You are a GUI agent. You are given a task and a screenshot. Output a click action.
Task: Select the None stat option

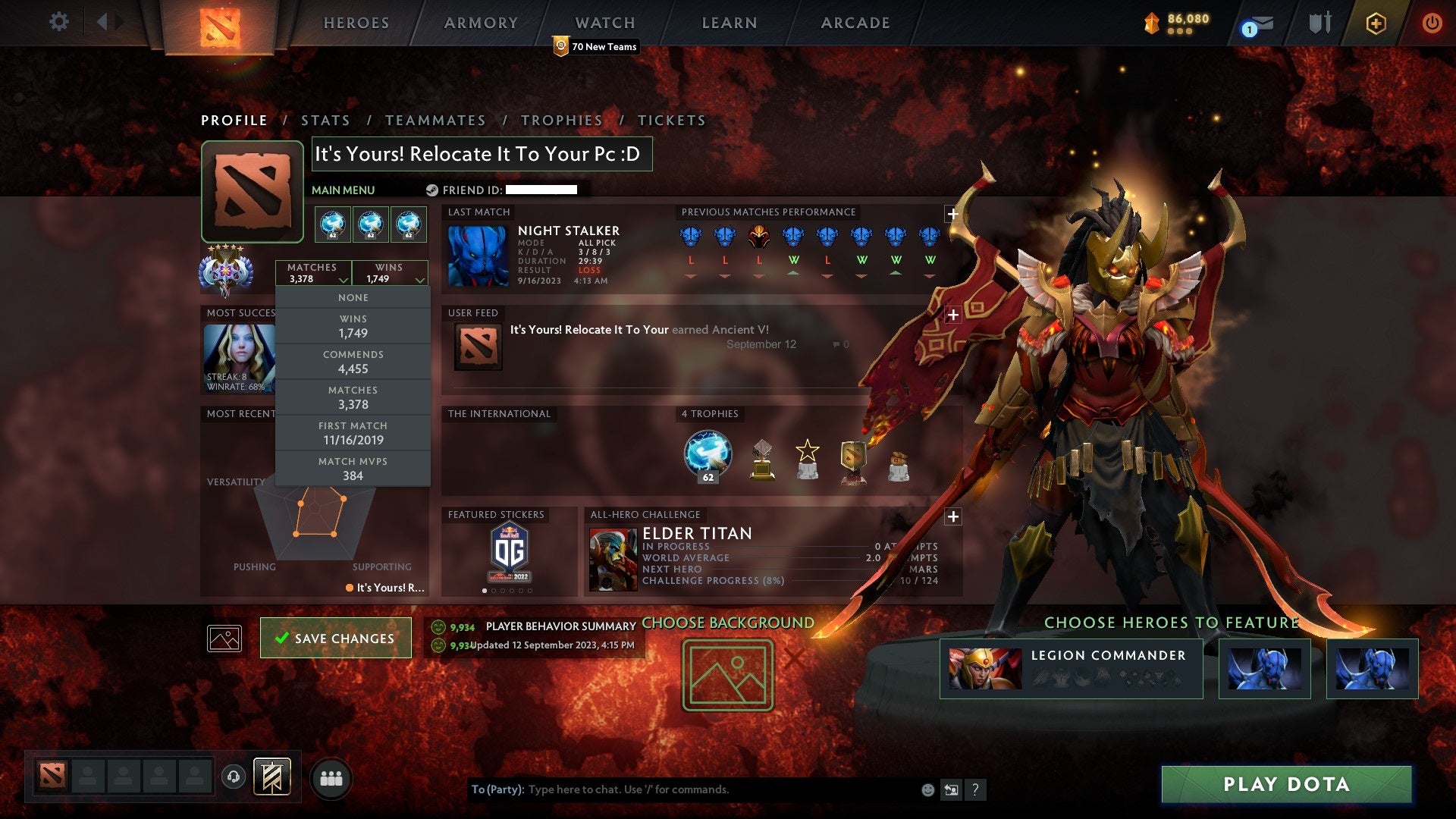(353, 297)
